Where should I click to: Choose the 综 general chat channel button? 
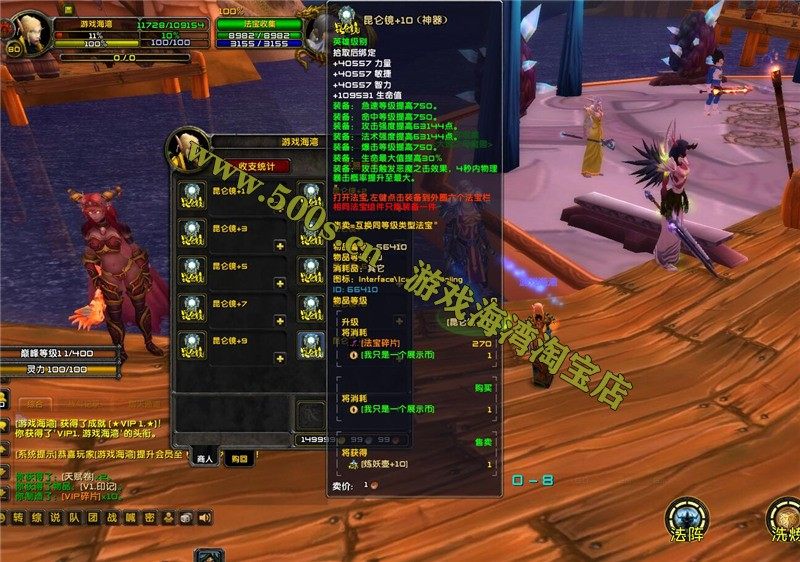coord(37,517)
